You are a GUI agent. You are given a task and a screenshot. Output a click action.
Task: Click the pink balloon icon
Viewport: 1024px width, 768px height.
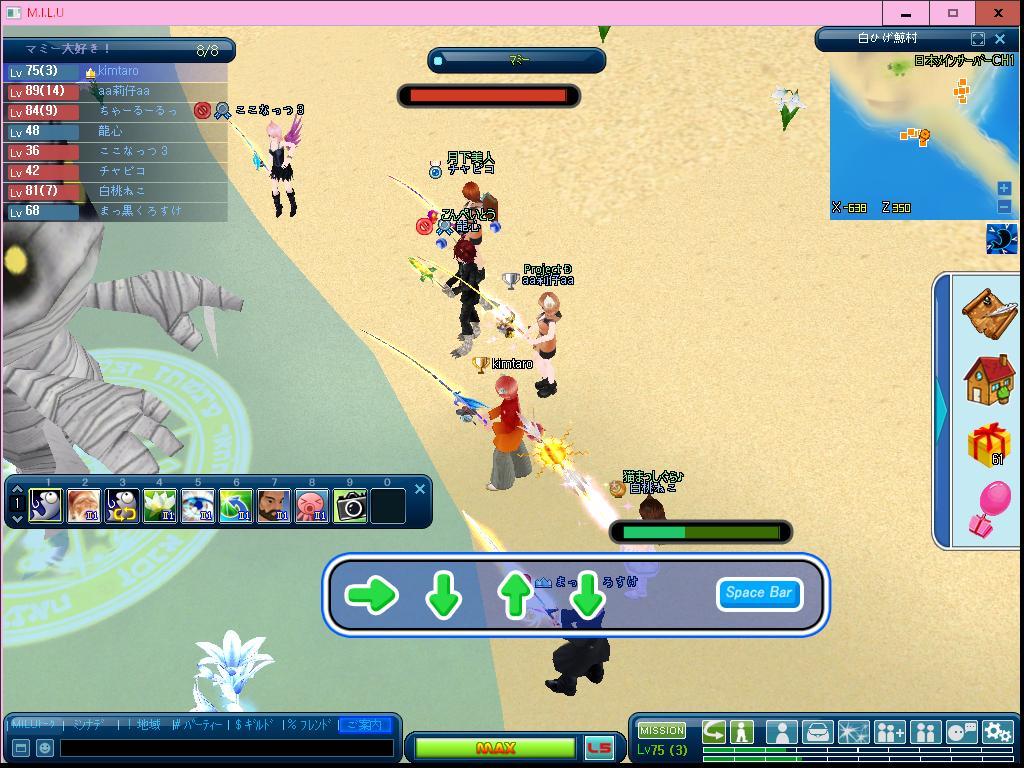[989, 509]
